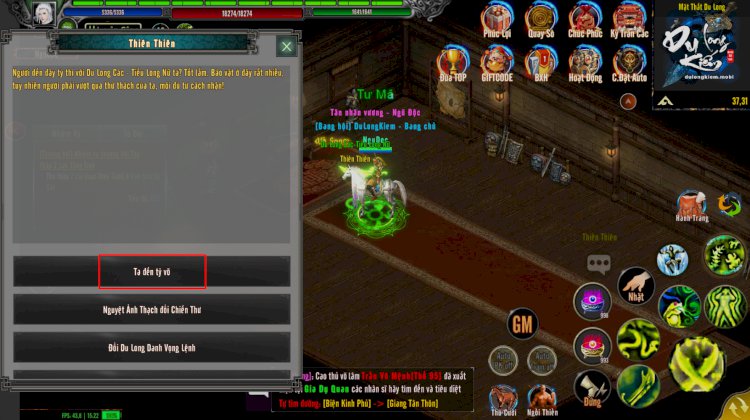Choose "Đổi Du Long Danh Vọng Lệnh" option
The width and height of the screenshot is (750, 420).
tap(152, 346)
